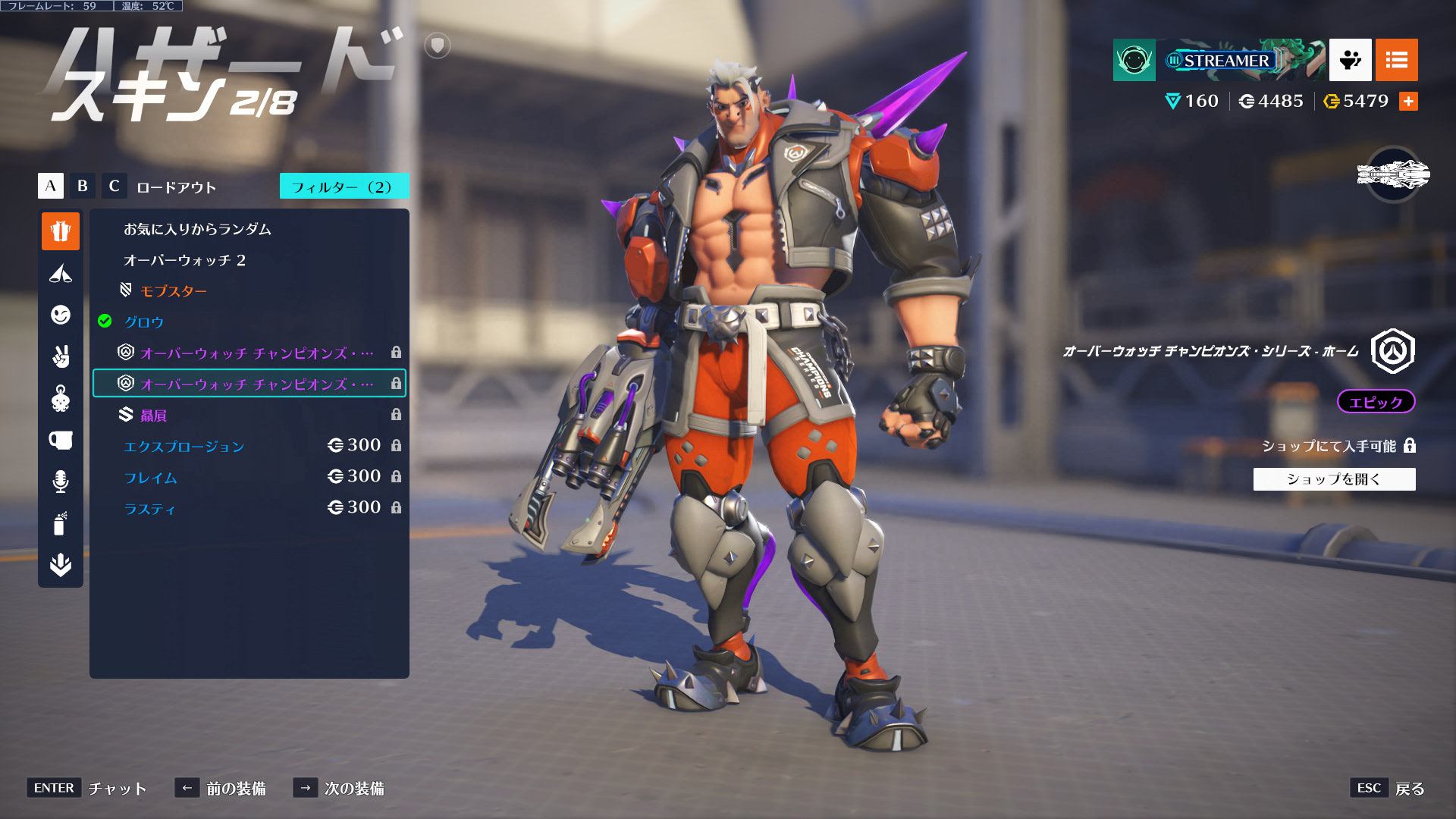Select the 贔屓 skin entry

153,416
